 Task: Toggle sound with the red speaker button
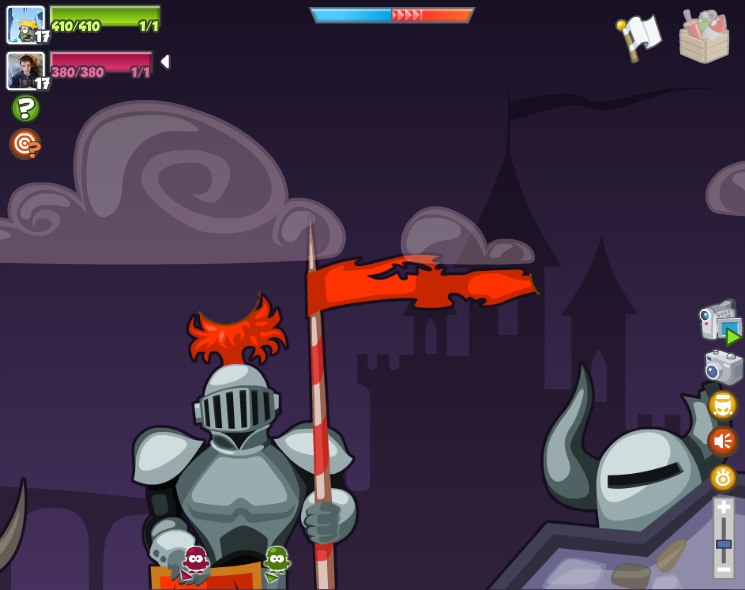(722, 441)
